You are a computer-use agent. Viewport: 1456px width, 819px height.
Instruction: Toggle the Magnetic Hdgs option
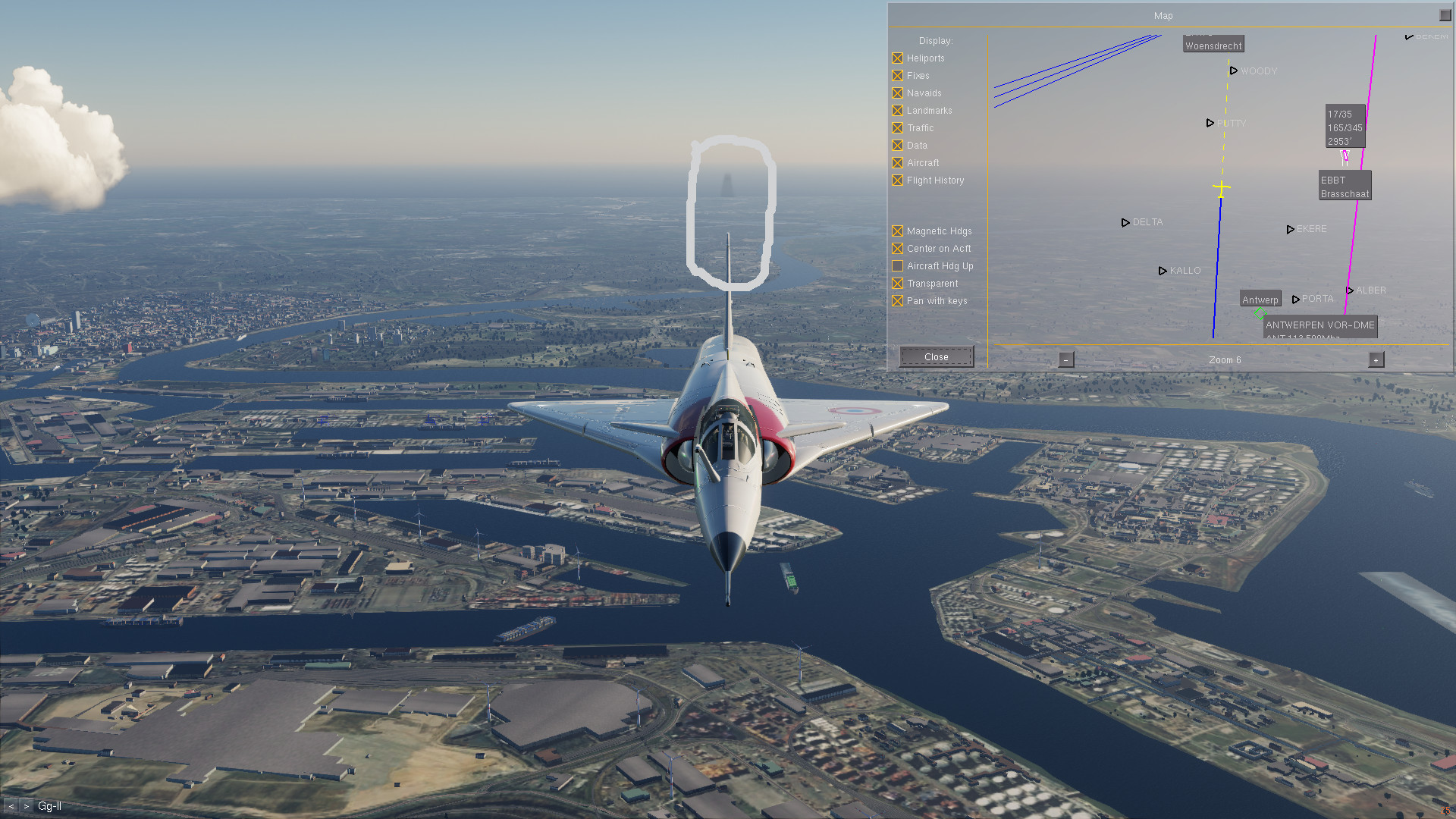tap(898, 231)
